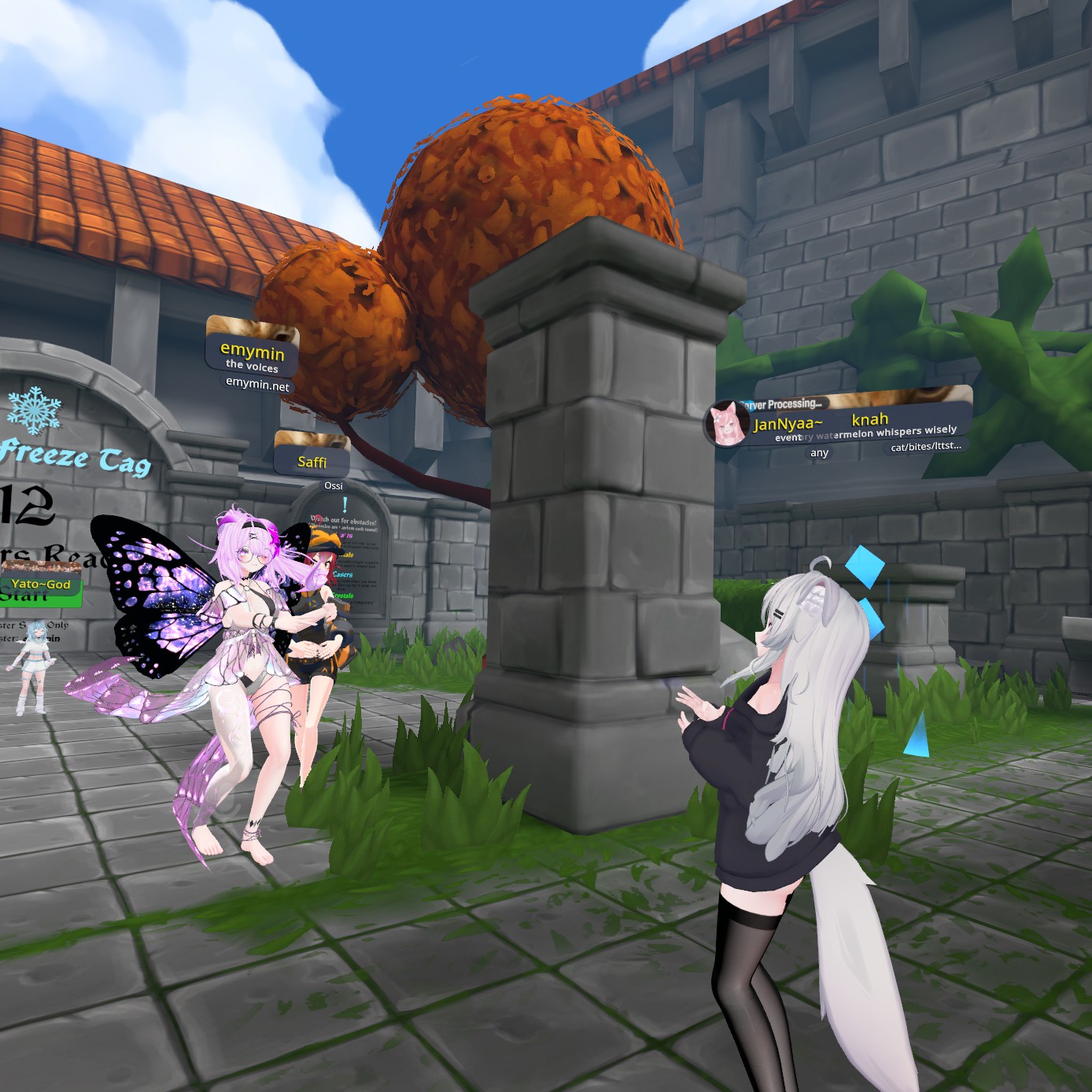
Task: Select the JanNyaa~ nameplate
Action: 788,424
